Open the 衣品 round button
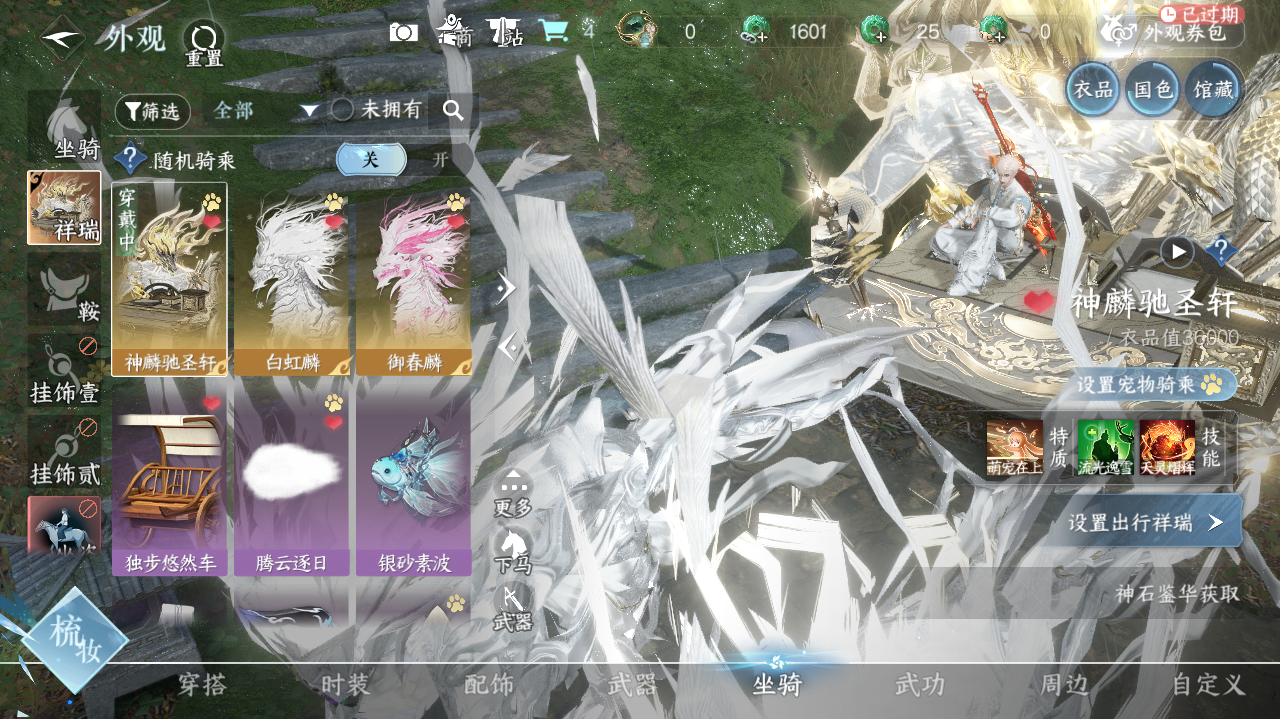Viewport: 1280px width, 719px height. click(x=1092, y=89)
